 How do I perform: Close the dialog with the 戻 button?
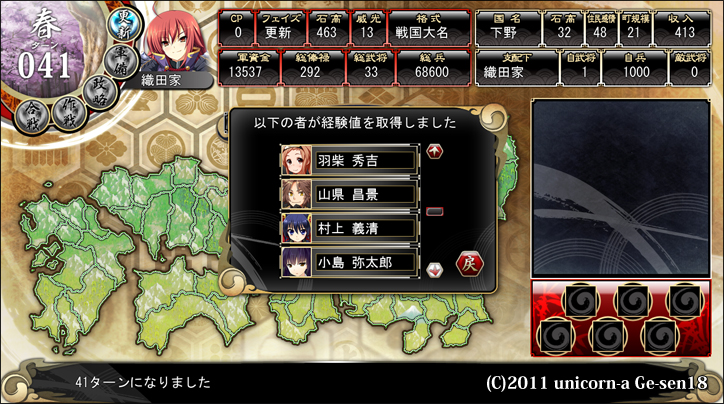coord(470,263)
